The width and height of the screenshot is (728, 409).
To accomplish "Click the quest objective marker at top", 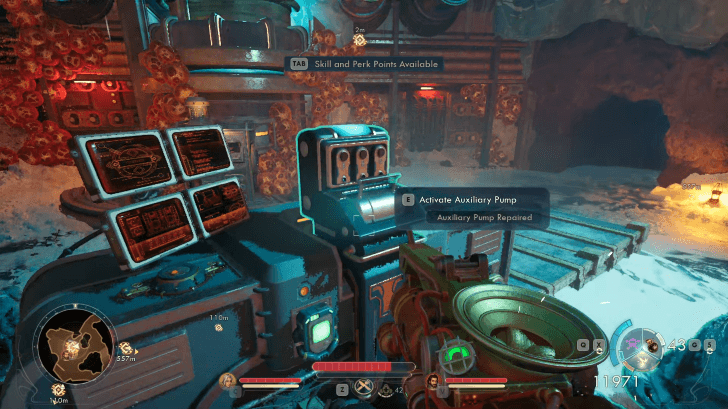I will click(x=359, y=40).
